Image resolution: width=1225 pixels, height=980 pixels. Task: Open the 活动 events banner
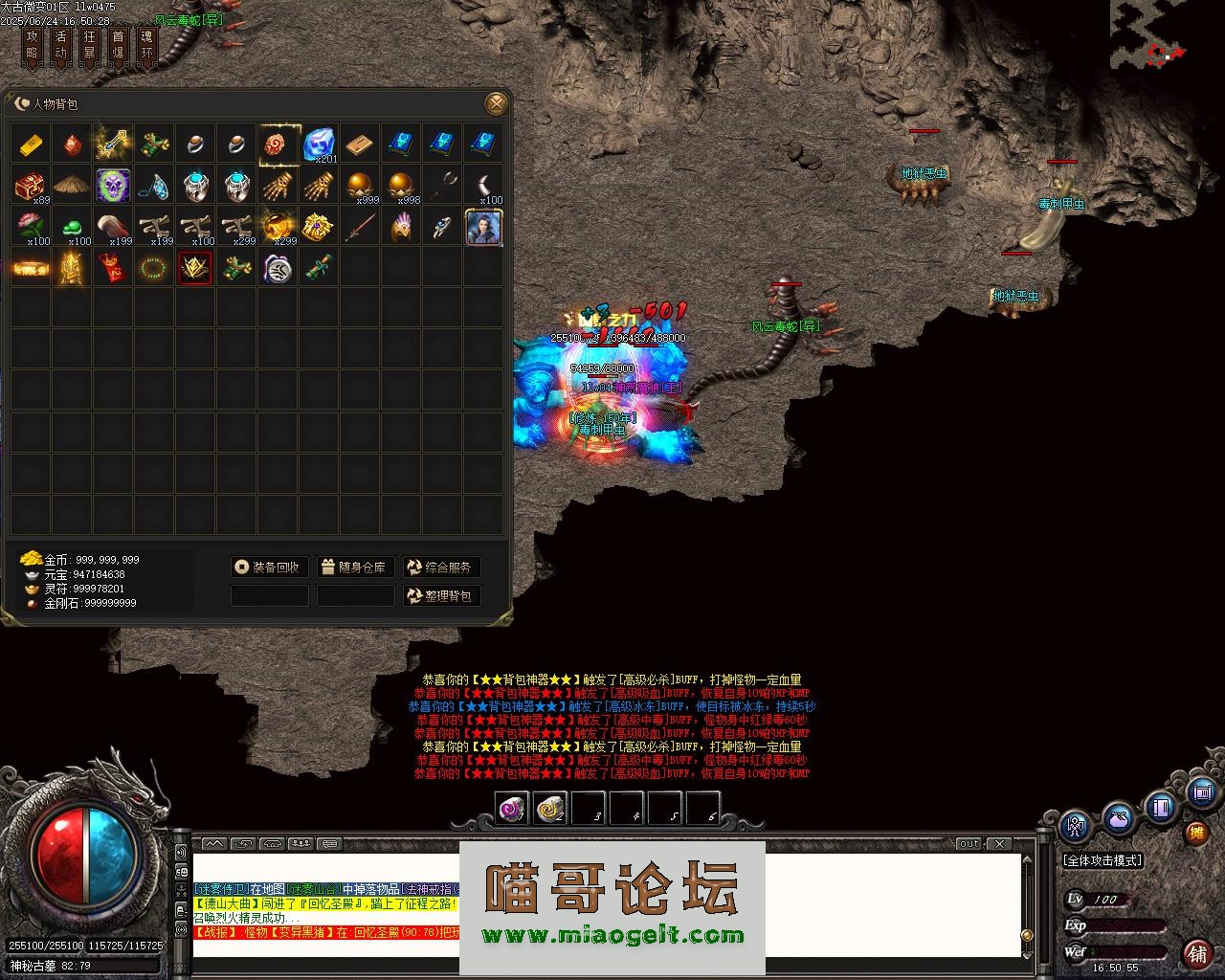61,45
